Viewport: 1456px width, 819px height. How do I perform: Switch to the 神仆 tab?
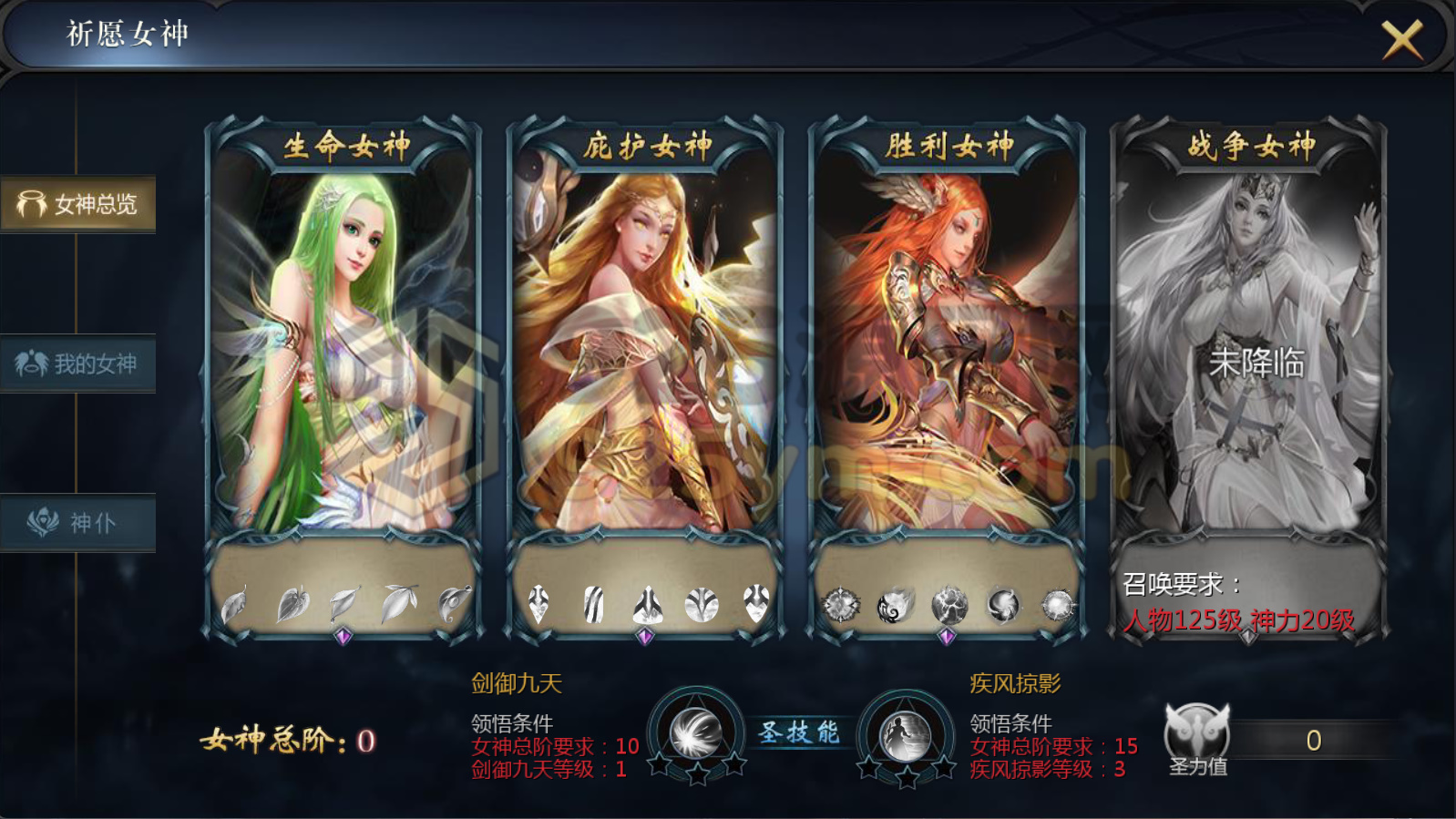click(x=78, y=520)
